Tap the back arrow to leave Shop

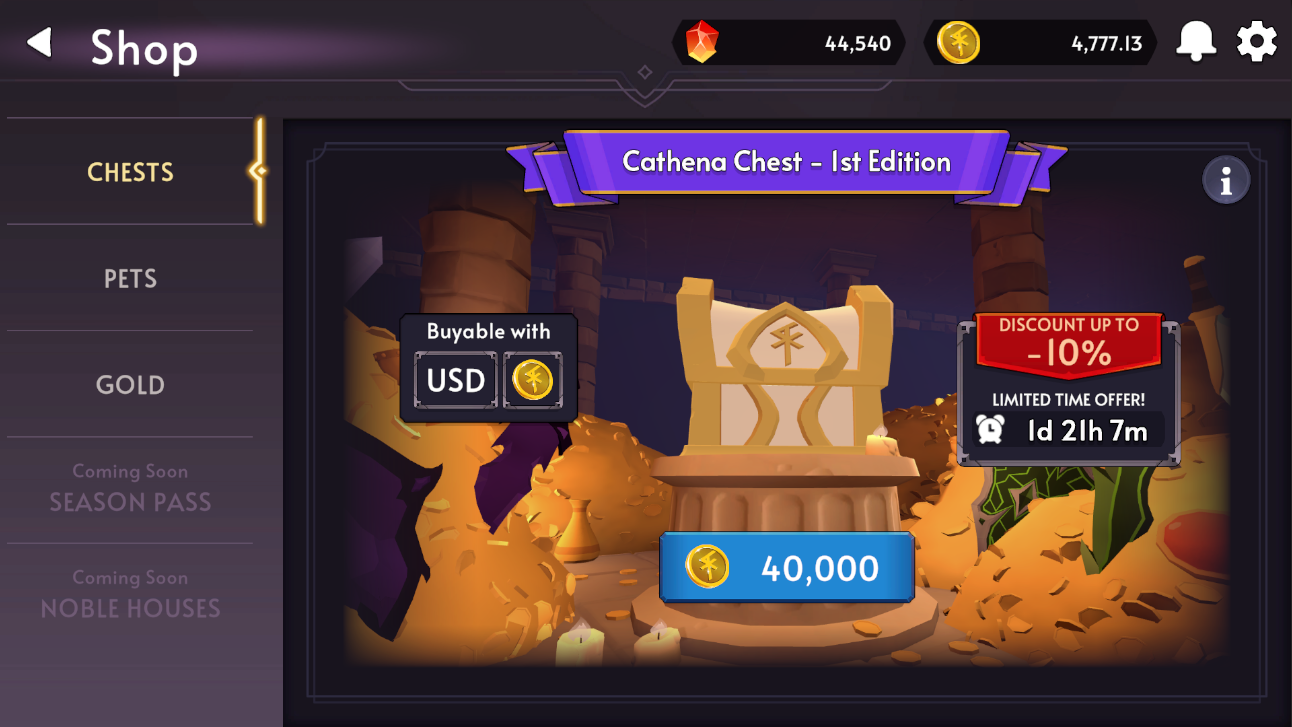pos(38,42)
